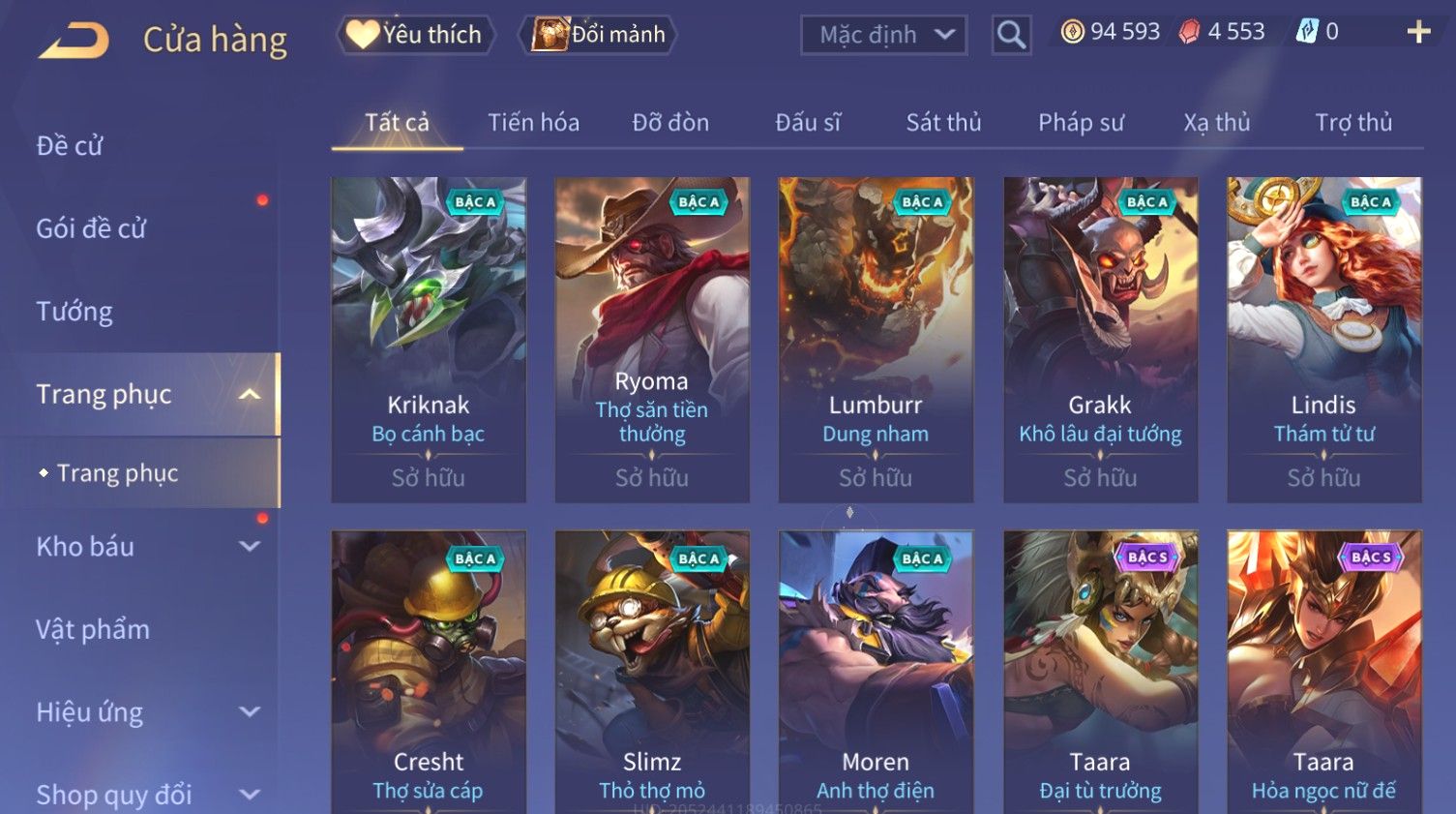Image resolution: width=1456 pixels, height=814 pixels.
Task: Choose the Ryoma Thợ săn tiền thưởng skin
Action: [x=652, y=339]
